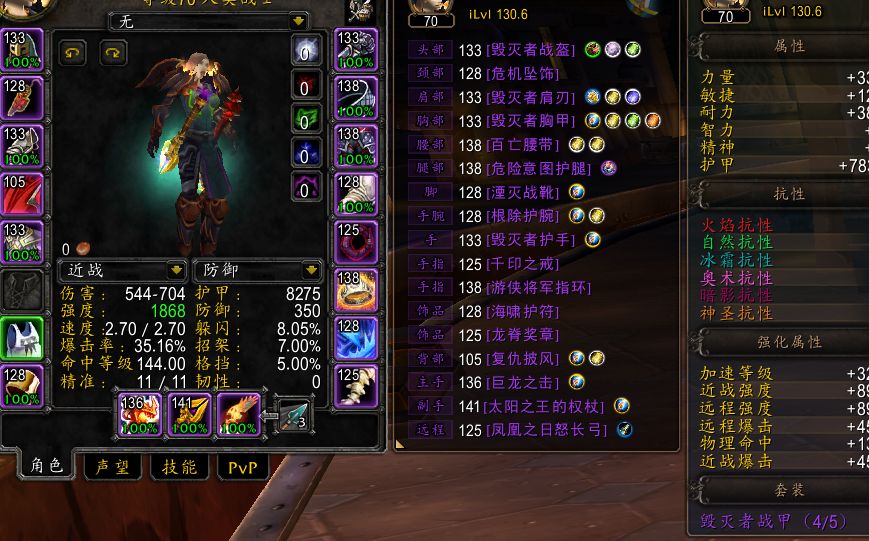Image resolution: width=869 pixels, height=541 pixels.
Task: Select the item level 141 off-hand weapon slot
Action: point(188,413)
